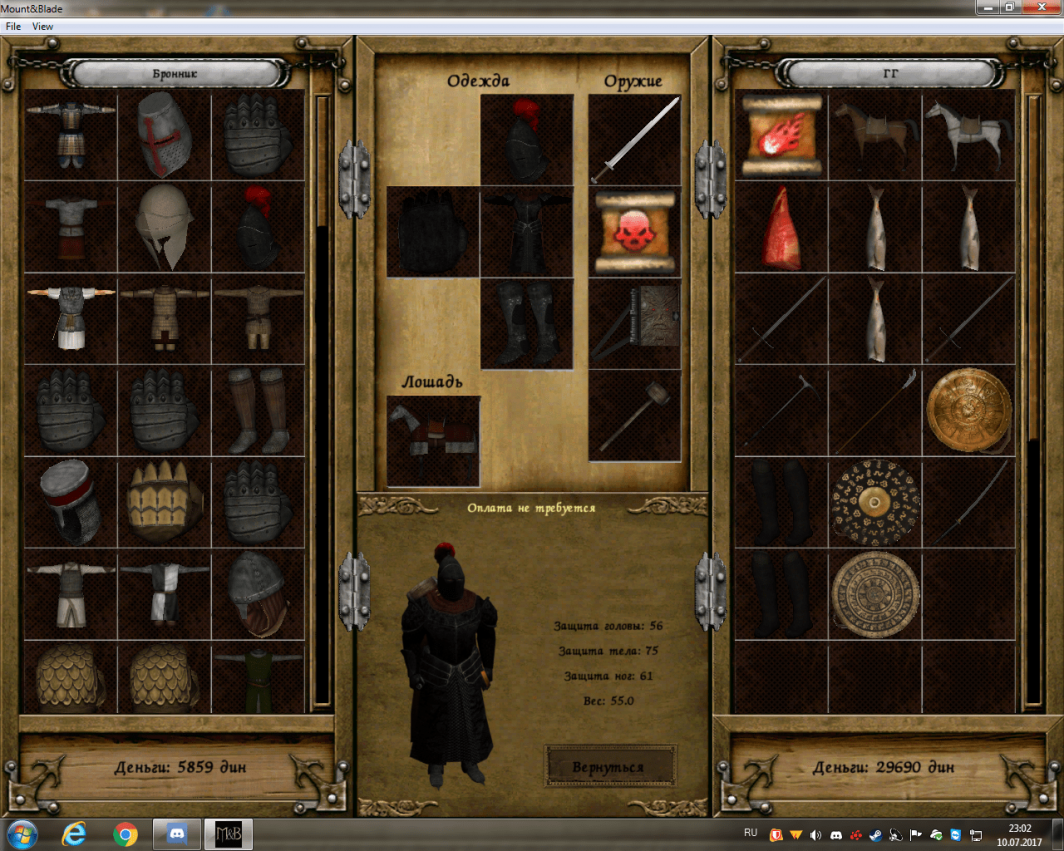This screenshot has width=1064, height=851.
Task: Choose the brown leather boots in shop
Action: (x=257, y=411)
